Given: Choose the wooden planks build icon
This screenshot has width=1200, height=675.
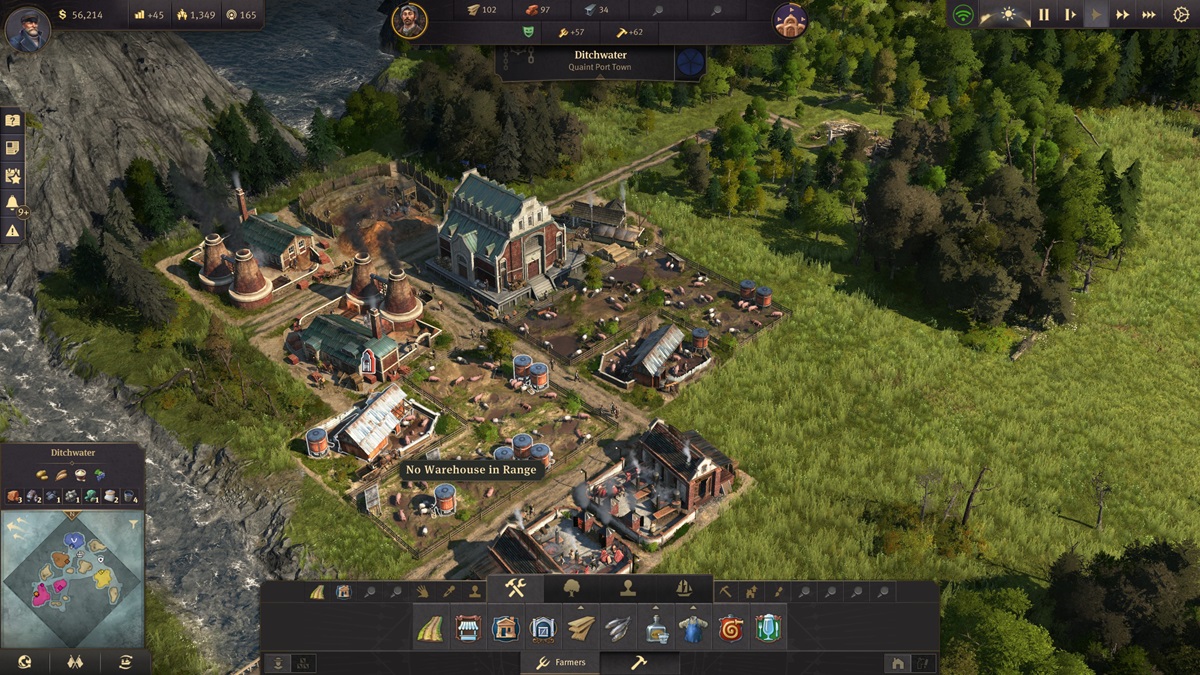Looking at the screenshot, I should pyautogui.click(x=581, y=628).
